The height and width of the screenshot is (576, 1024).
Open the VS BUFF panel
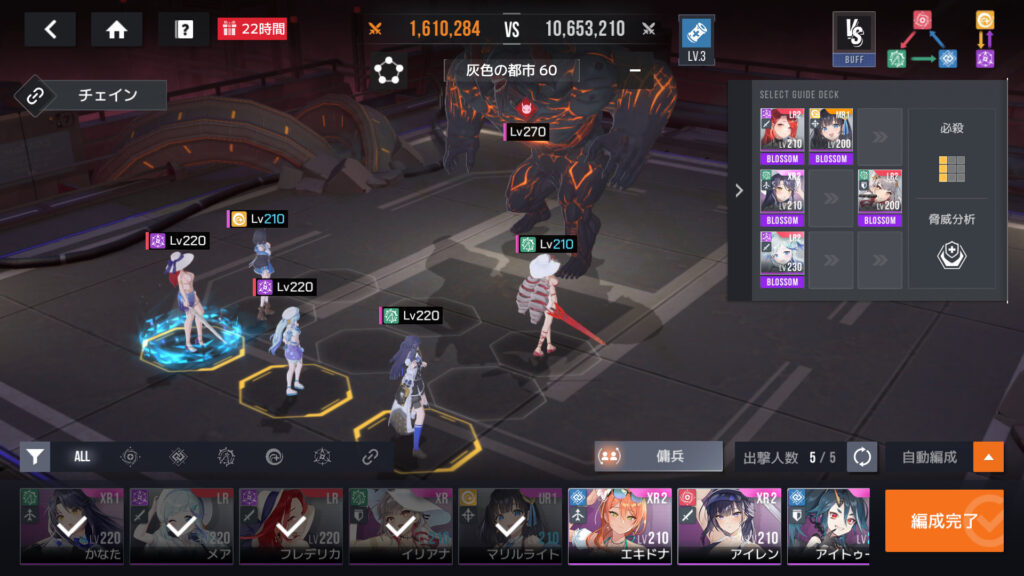[854, 39]
